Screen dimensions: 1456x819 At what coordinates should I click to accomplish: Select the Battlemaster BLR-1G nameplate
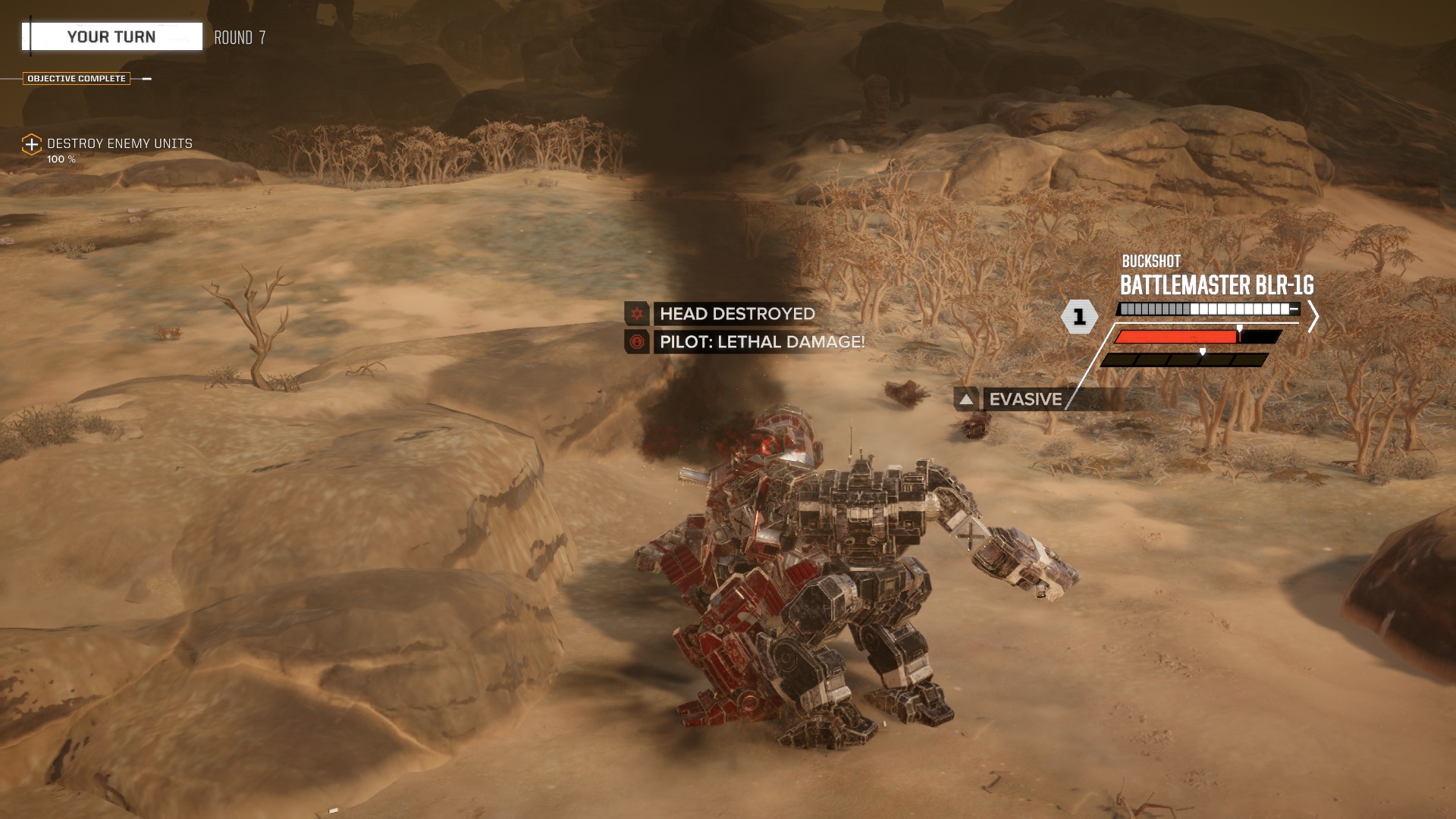pos(1216,286)
